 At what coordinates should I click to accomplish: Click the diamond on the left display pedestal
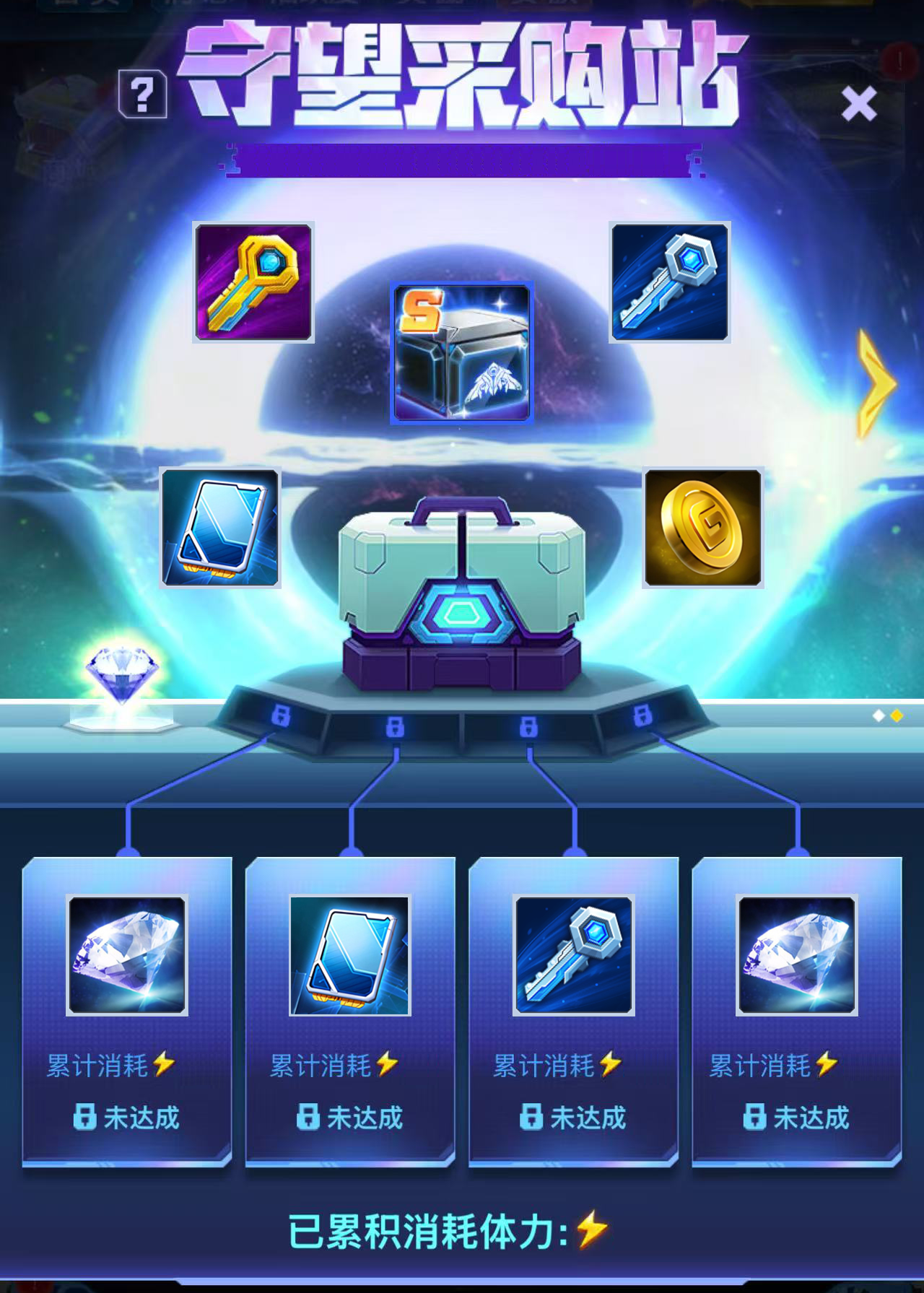121,675
